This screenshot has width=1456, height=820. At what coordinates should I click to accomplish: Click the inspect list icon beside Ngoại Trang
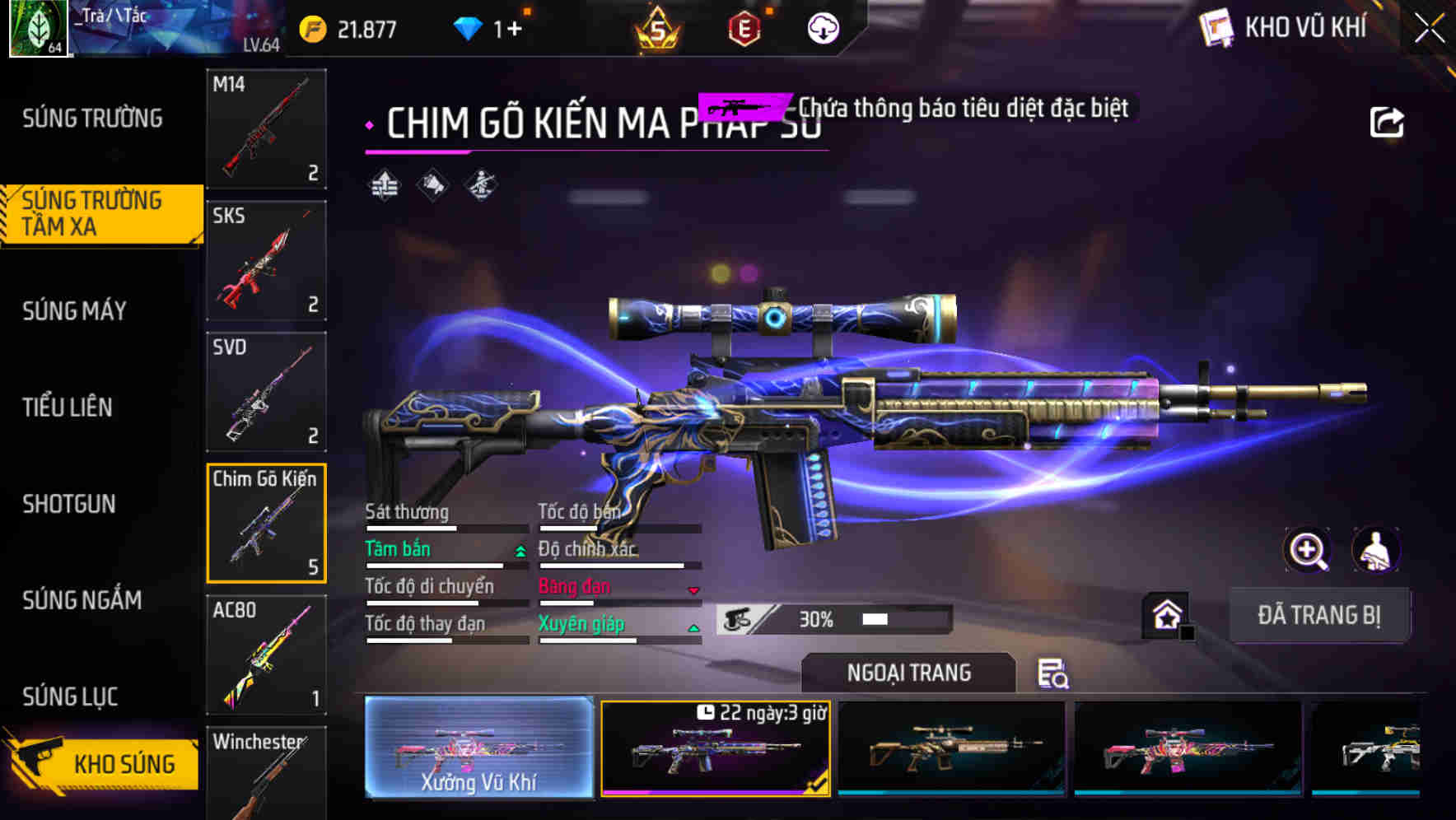1054,673
